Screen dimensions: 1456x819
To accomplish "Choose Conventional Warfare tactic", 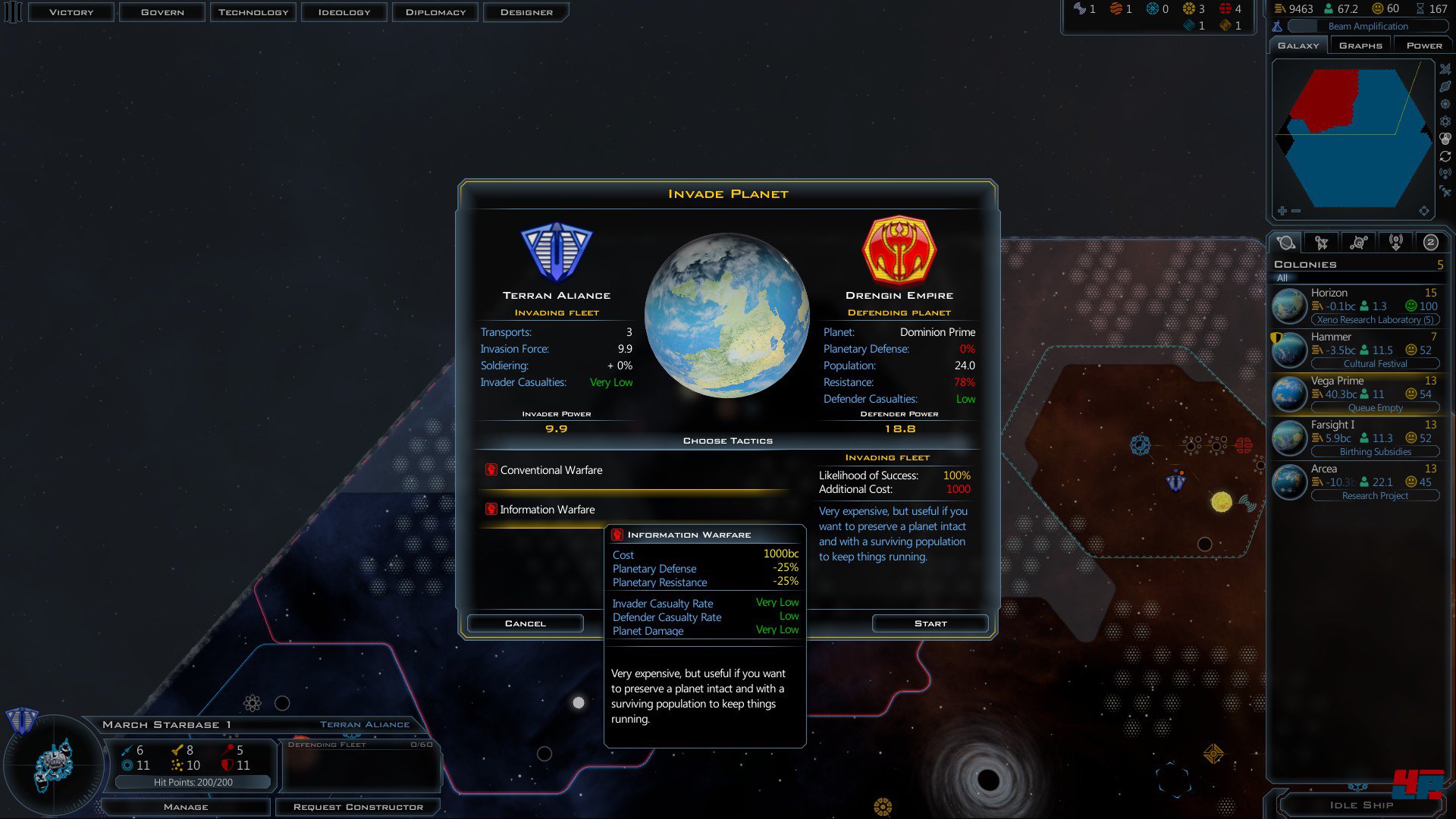I will (551, 471).
